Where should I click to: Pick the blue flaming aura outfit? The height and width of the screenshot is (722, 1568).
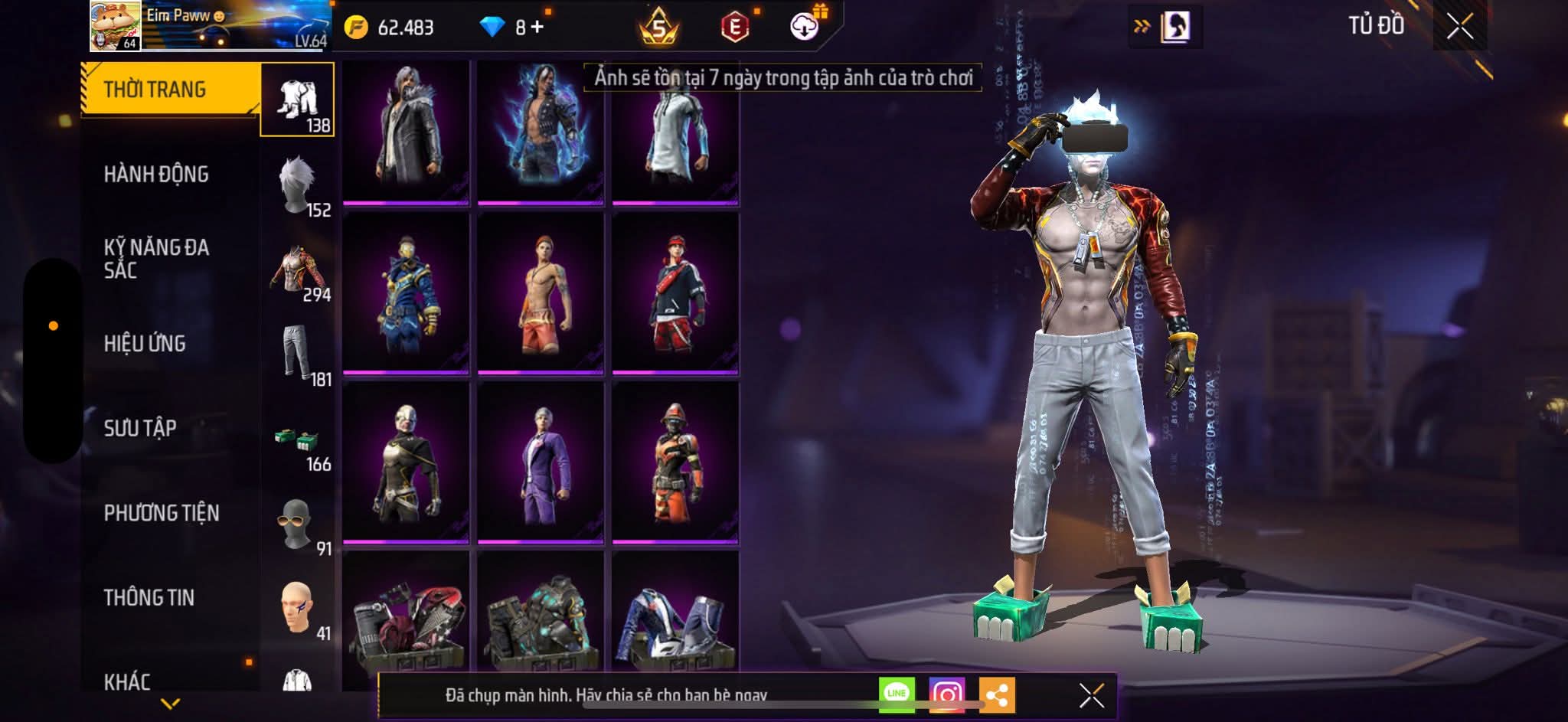click(x=541, y=130)
